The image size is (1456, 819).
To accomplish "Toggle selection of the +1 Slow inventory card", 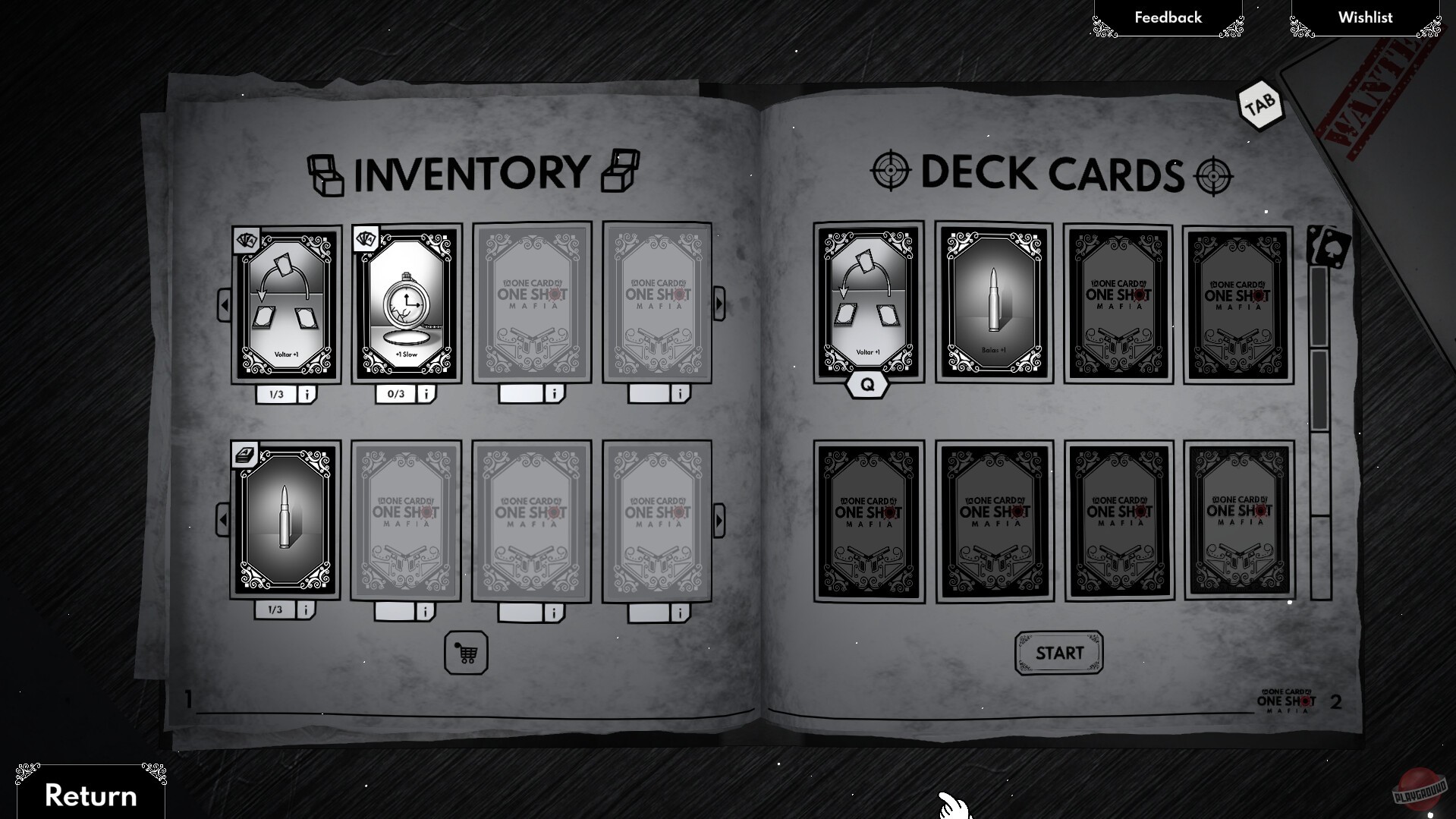I will [x=404, y=302].
